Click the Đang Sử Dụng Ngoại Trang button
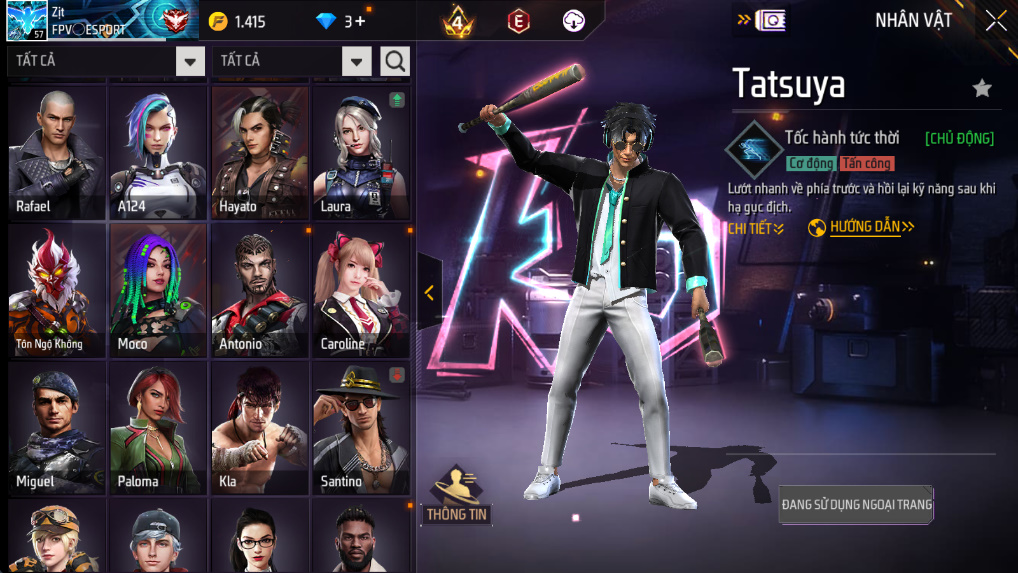 coord(856,505)
